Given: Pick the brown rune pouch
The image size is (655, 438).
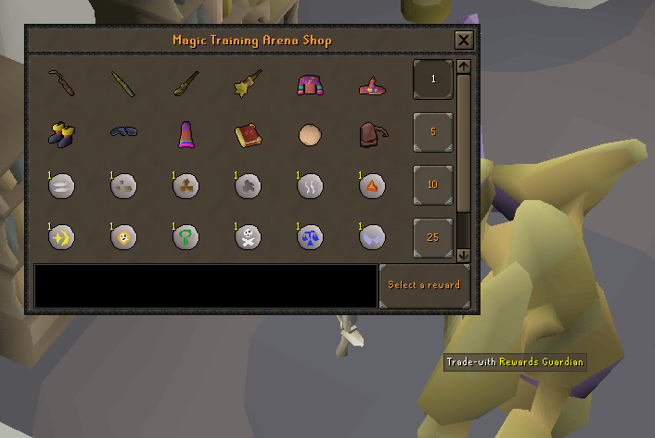Looking at the screenshot, I should 372,133.
